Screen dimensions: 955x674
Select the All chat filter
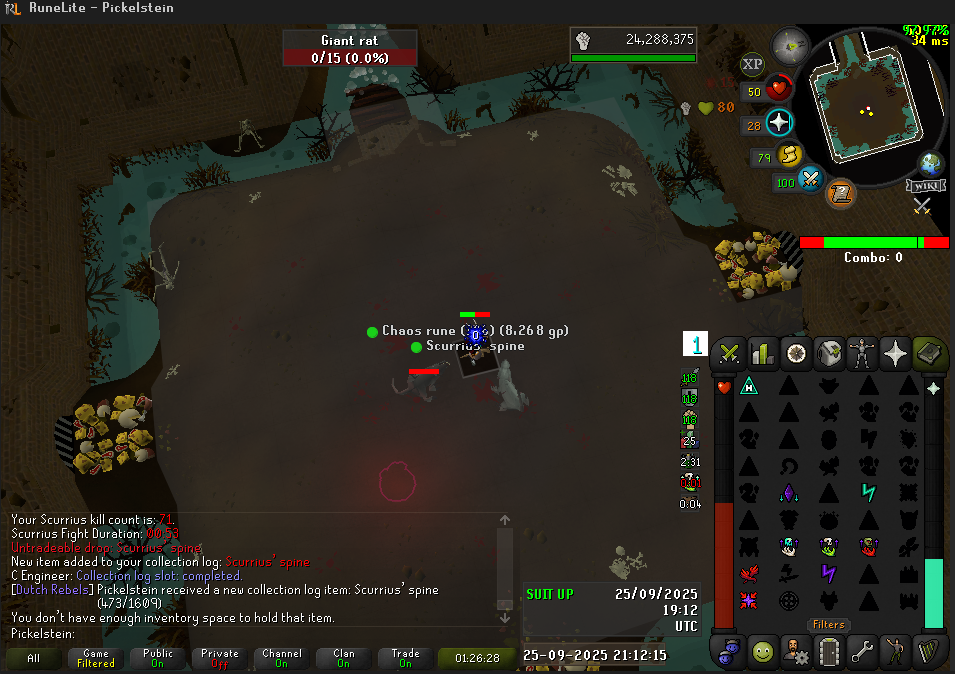pyautogui.click(x=34, y=658)
